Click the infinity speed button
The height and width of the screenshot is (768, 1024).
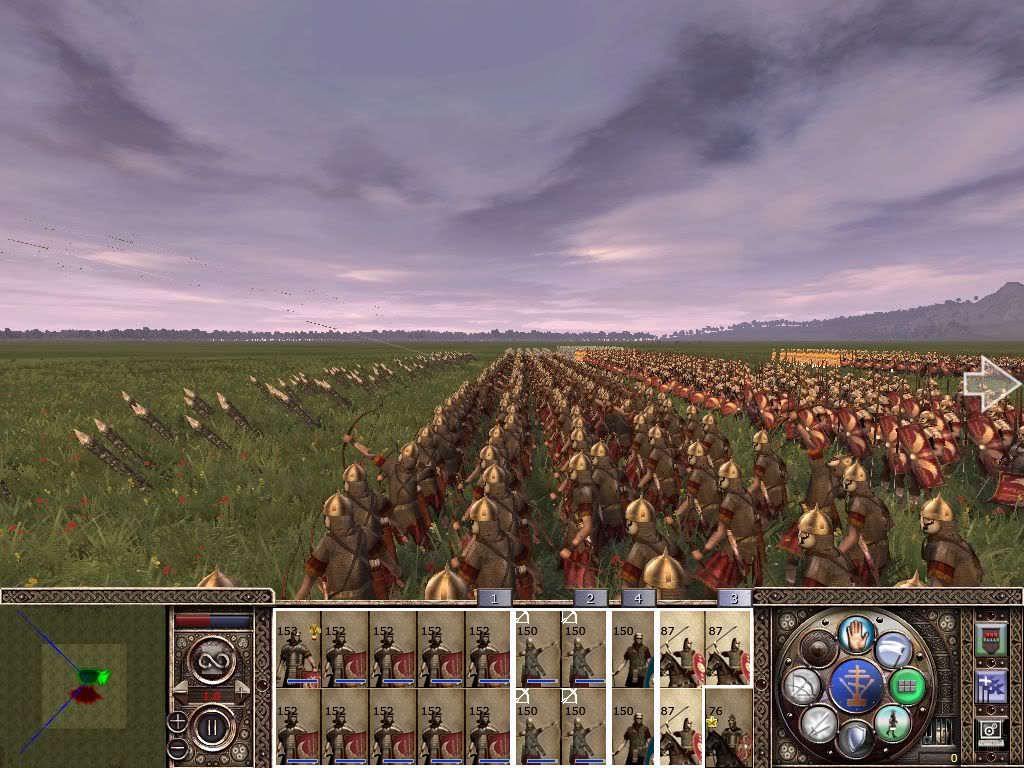(212, 660)
